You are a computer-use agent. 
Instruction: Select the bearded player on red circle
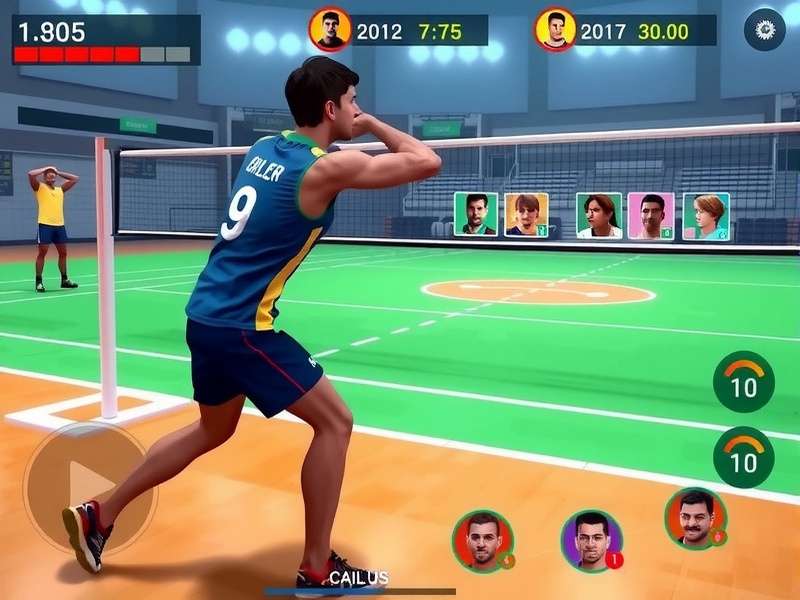point(483,540)
